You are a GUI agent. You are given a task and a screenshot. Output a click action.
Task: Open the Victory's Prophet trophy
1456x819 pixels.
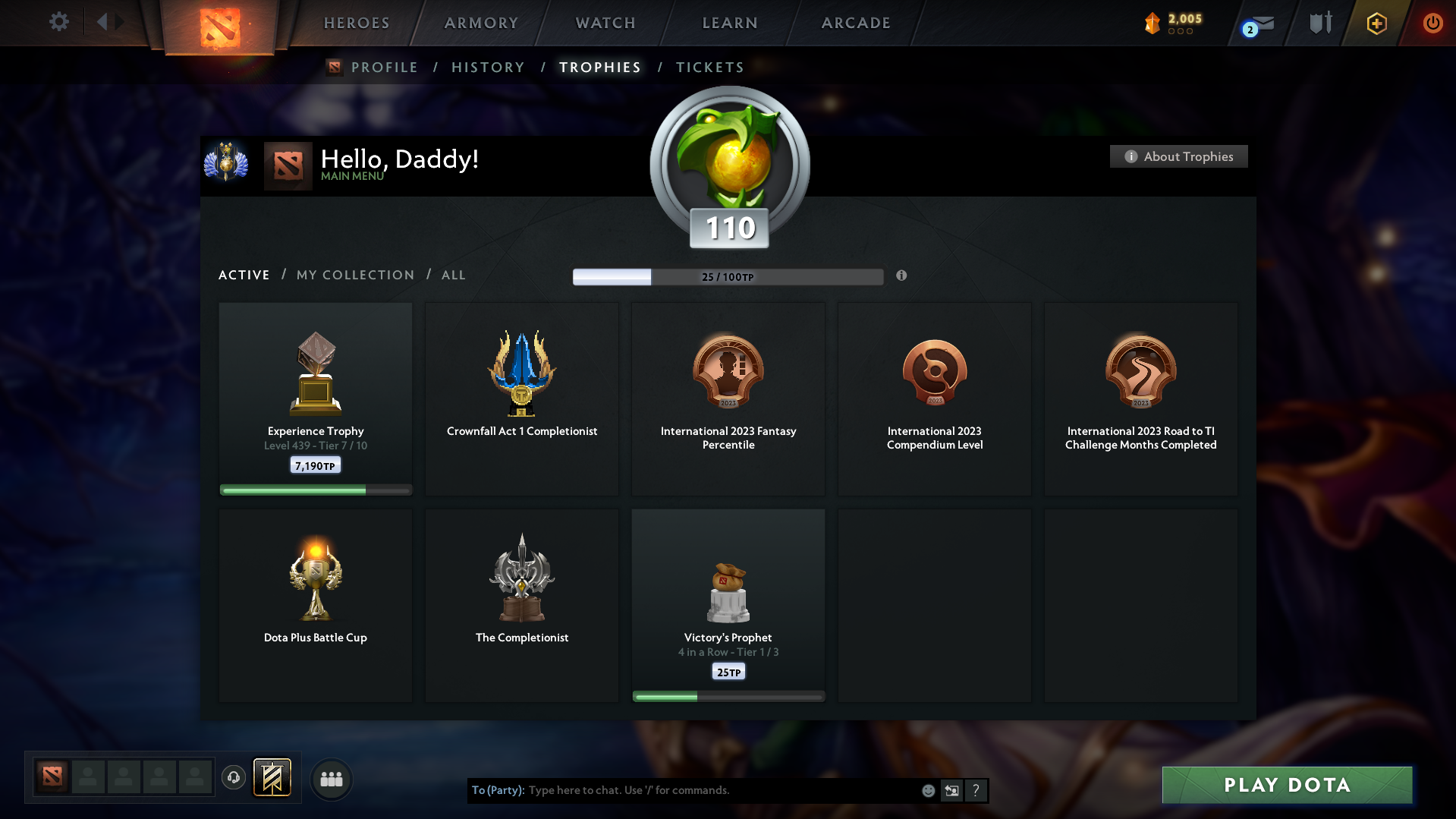click(x=728, y=605)
